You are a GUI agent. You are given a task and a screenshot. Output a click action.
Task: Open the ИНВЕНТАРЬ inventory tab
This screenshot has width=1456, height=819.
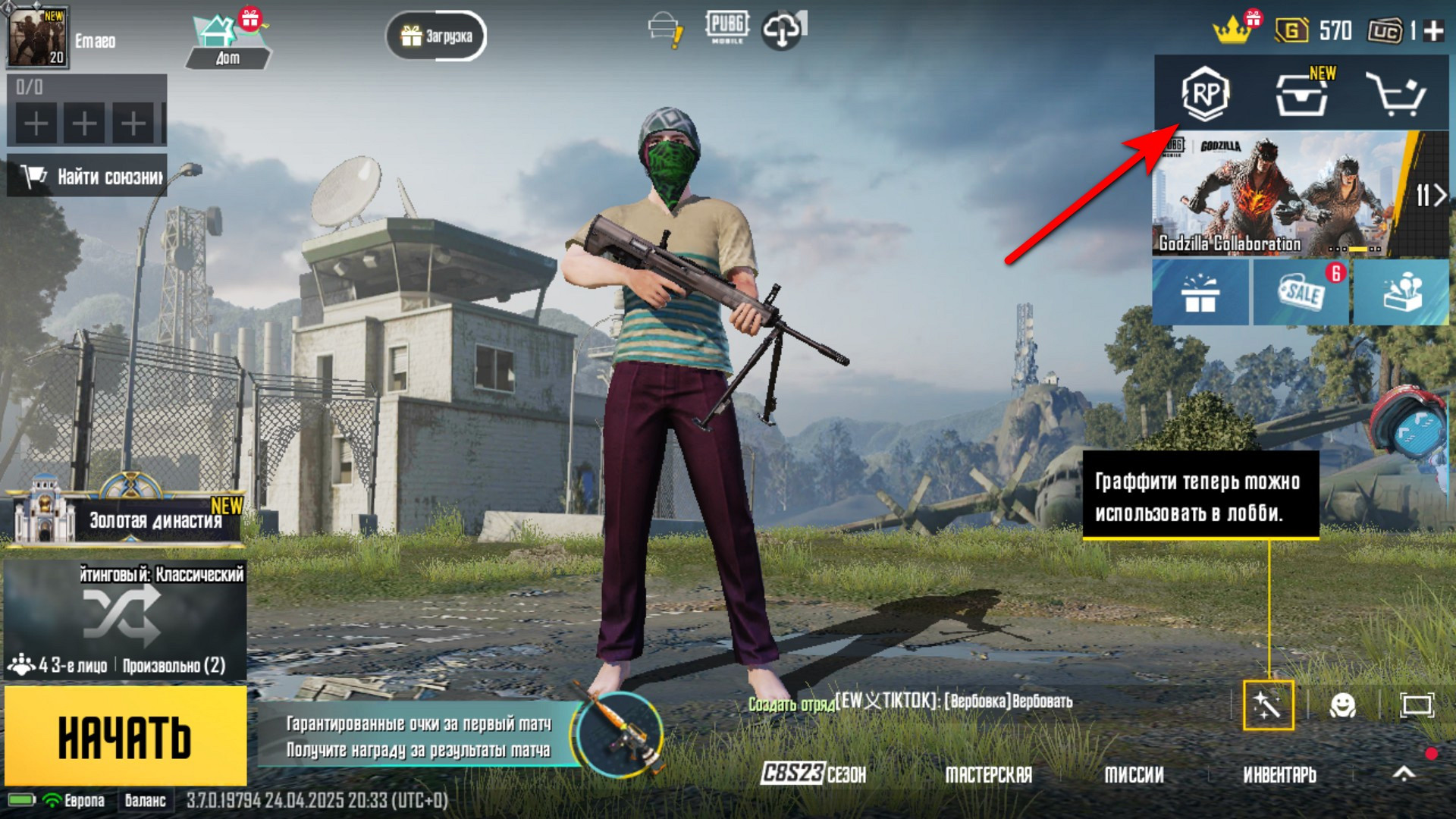click(x=1279, y=774)
